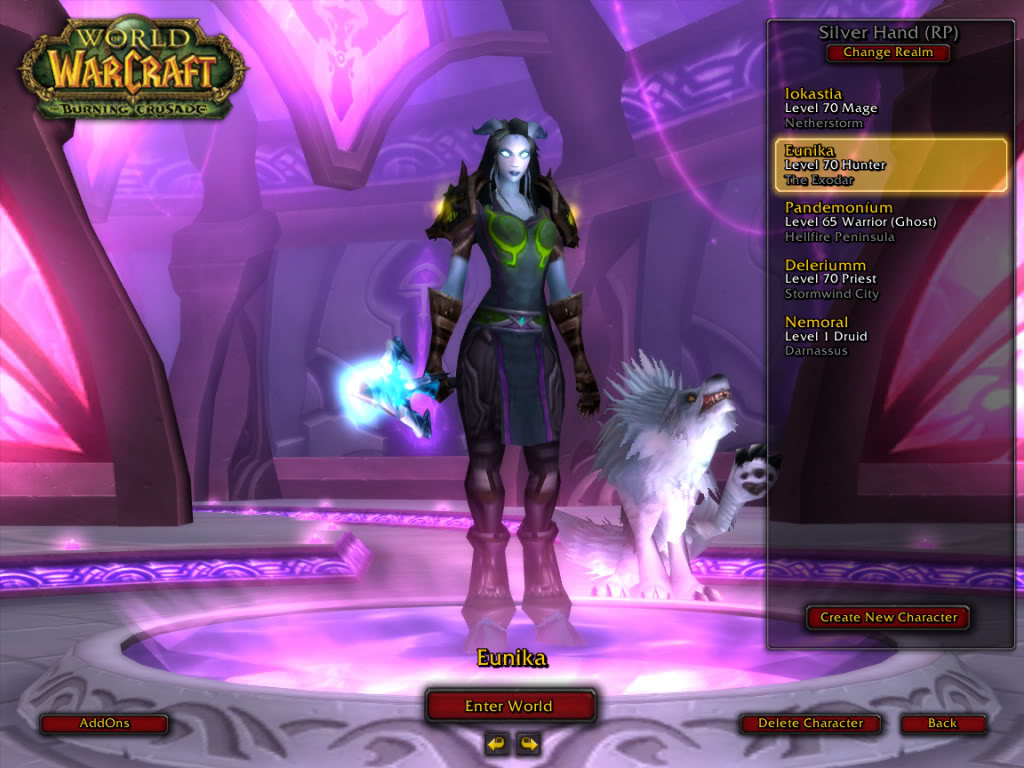Click the Enter World button

click(x=510, y=706)
